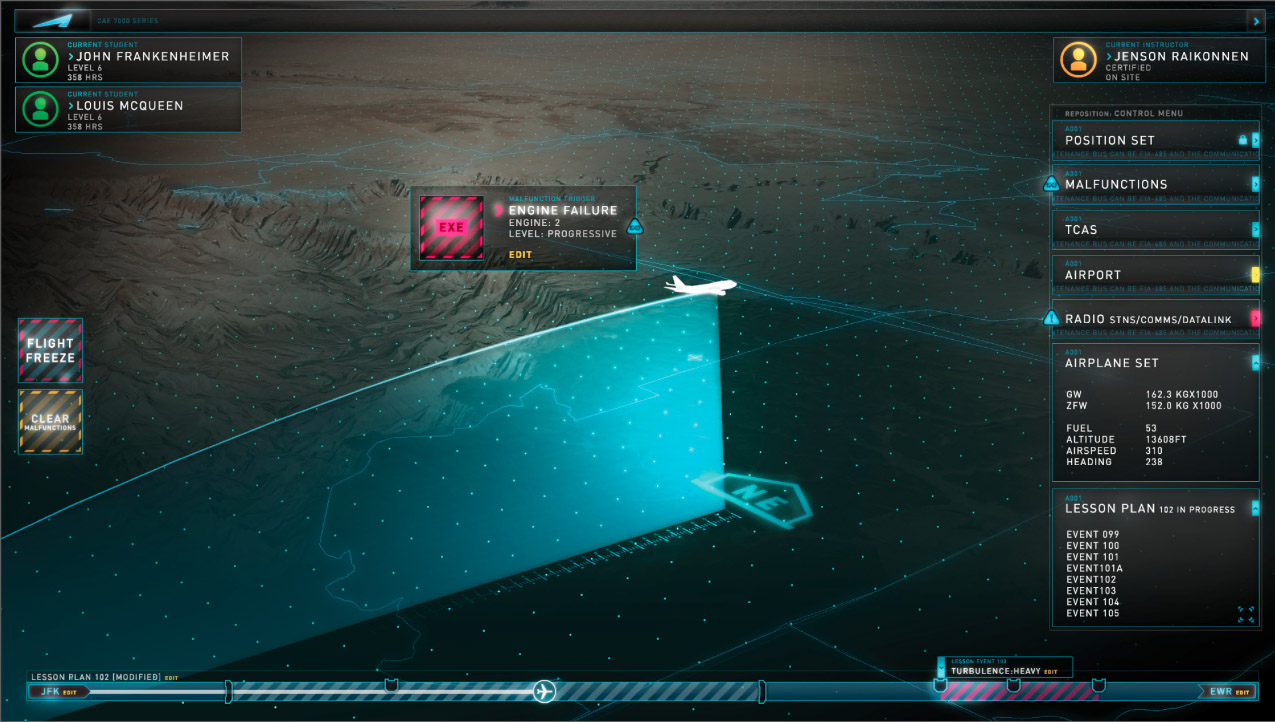This screenshot has height=722, width=1275.
Task: Edit the Engine Failure malfunction trigger
Action: point(520,255)
